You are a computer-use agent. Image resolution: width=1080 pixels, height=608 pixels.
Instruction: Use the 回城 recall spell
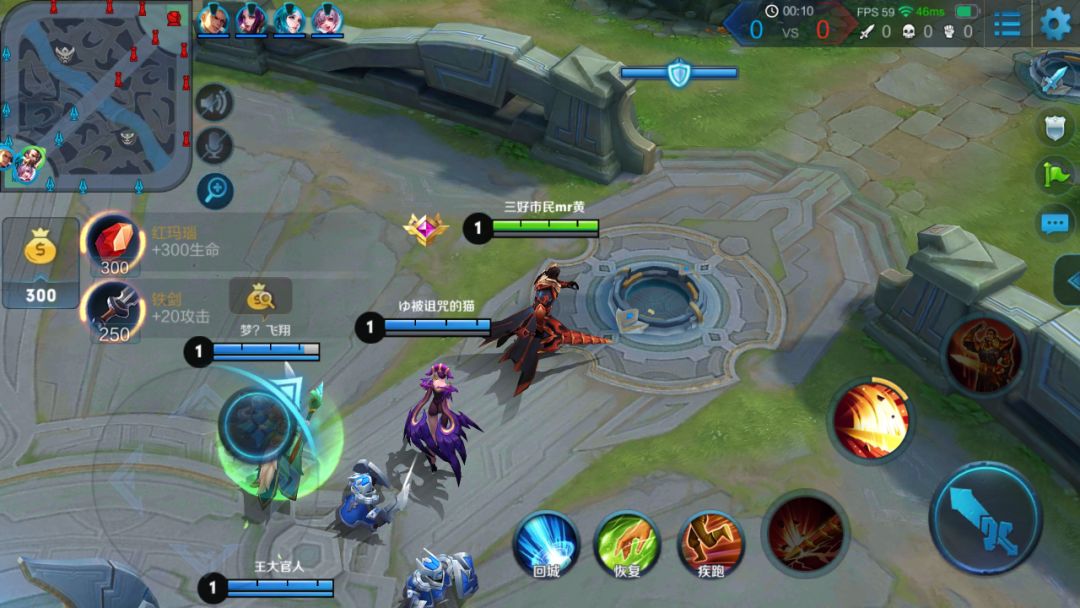546,545
